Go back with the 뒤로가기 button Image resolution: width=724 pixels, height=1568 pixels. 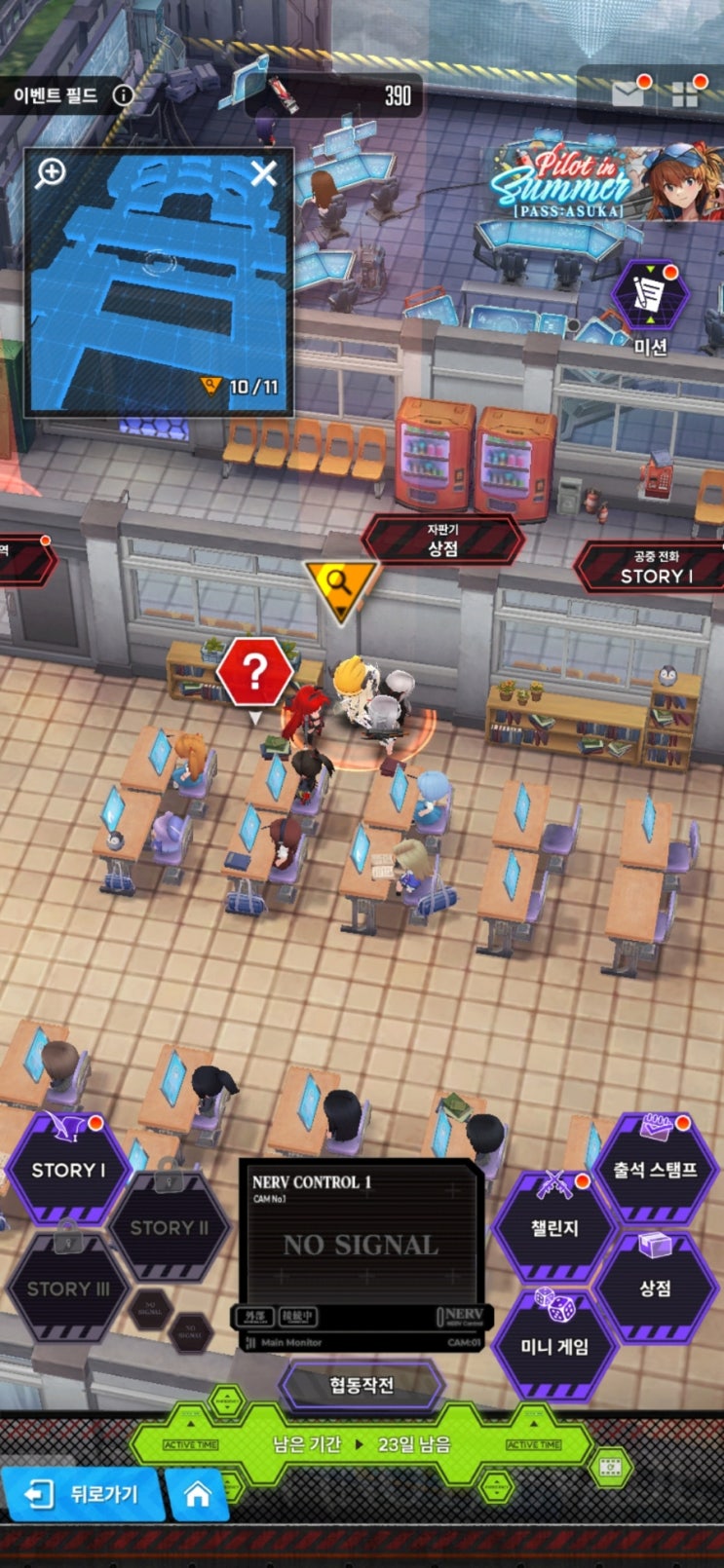coord(84,1494)
